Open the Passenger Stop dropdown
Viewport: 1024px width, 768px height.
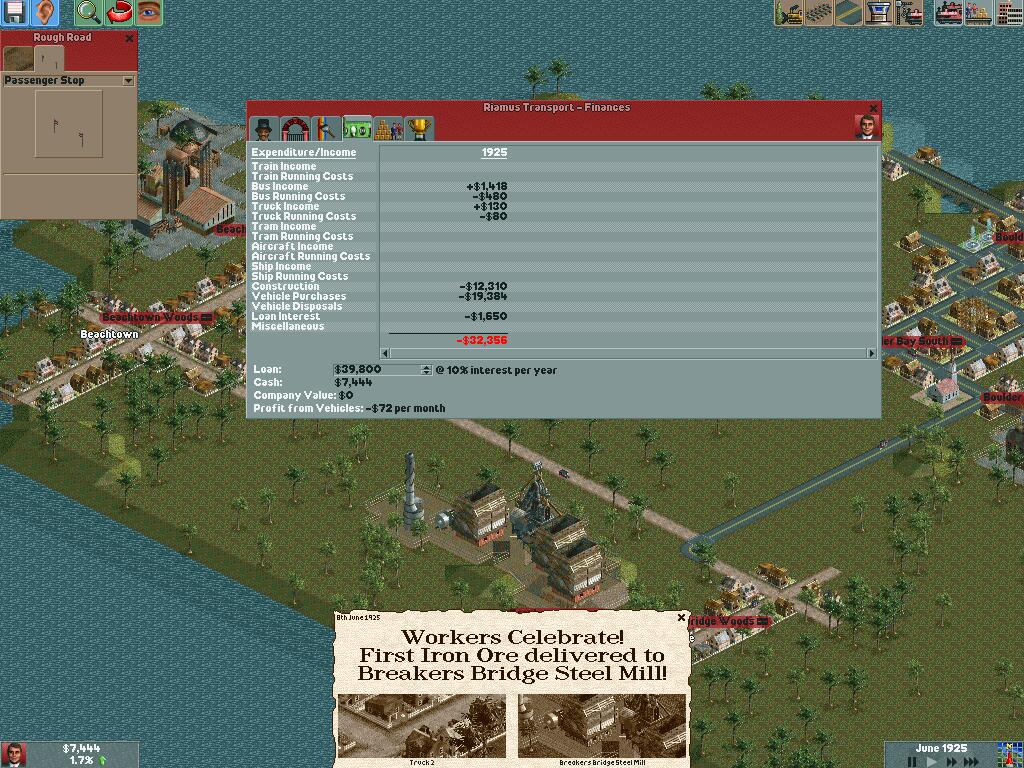(128, 80)
